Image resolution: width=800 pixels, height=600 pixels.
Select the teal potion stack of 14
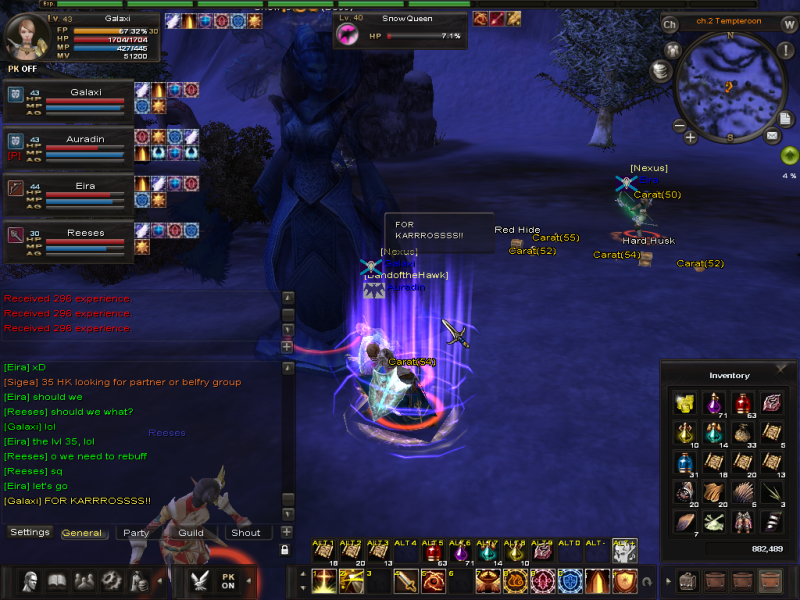[714, 433]
